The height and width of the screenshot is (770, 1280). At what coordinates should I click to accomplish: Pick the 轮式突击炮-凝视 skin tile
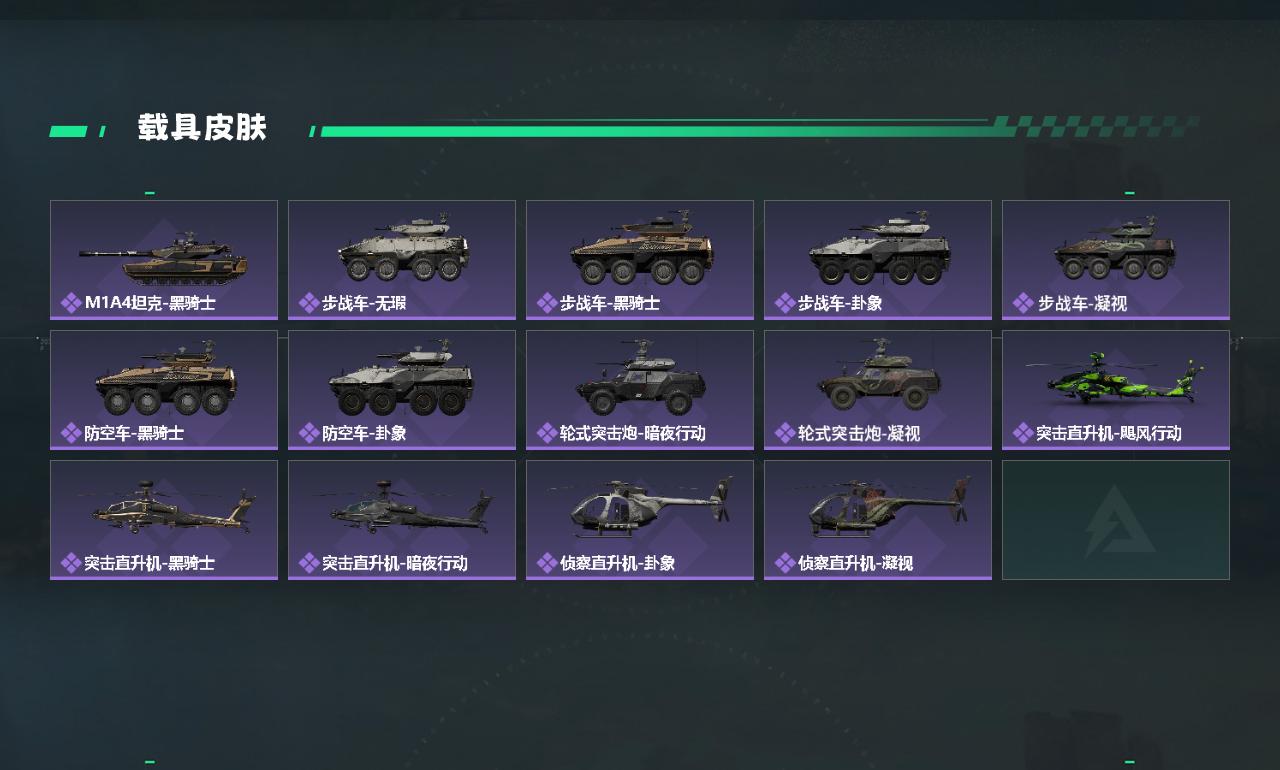coord(878,390)
